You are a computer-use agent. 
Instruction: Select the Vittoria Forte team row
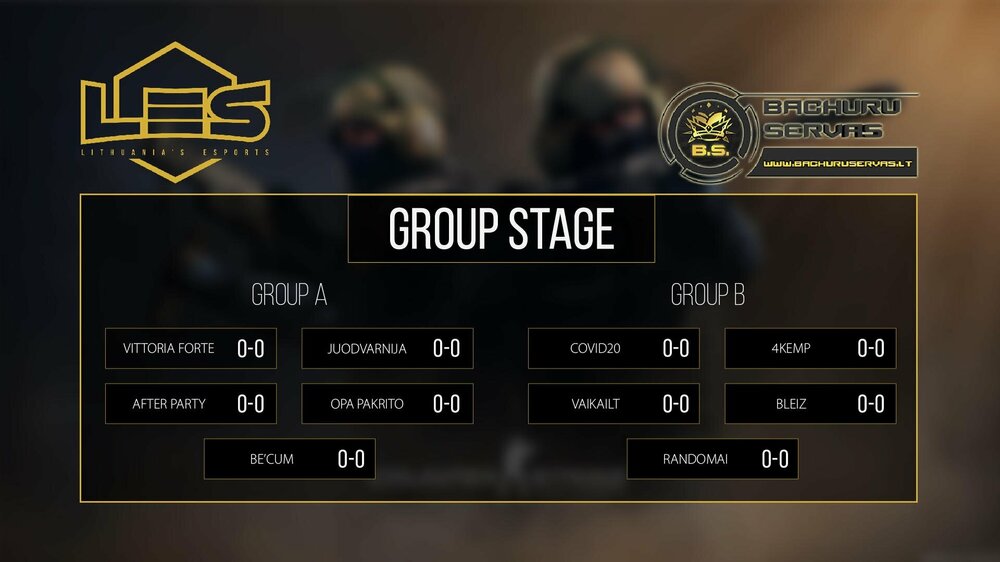[x=190, y=349]
